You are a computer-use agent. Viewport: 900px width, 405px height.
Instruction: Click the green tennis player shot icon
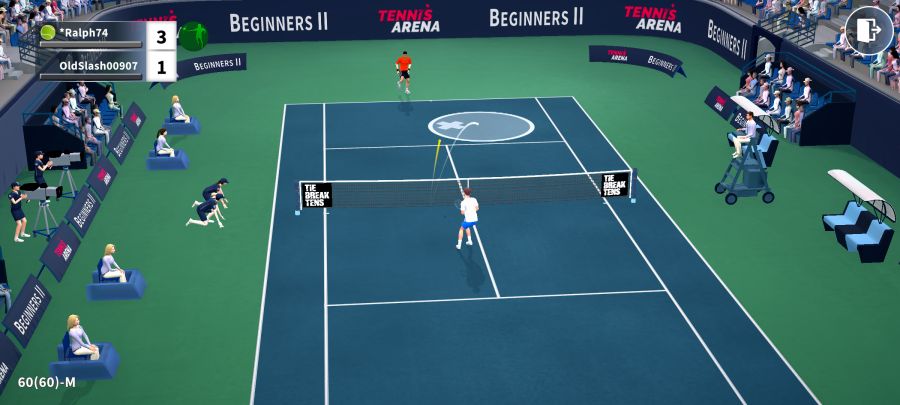[193, 37]
